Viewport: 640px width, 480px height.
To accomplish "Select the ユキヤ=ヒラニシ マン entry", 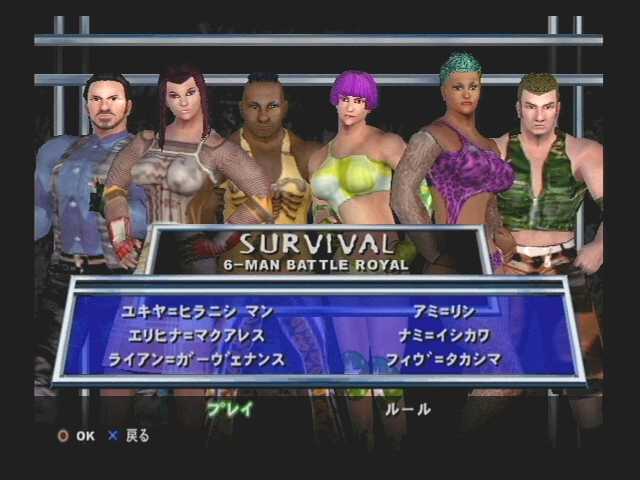I will coord(197,312).
